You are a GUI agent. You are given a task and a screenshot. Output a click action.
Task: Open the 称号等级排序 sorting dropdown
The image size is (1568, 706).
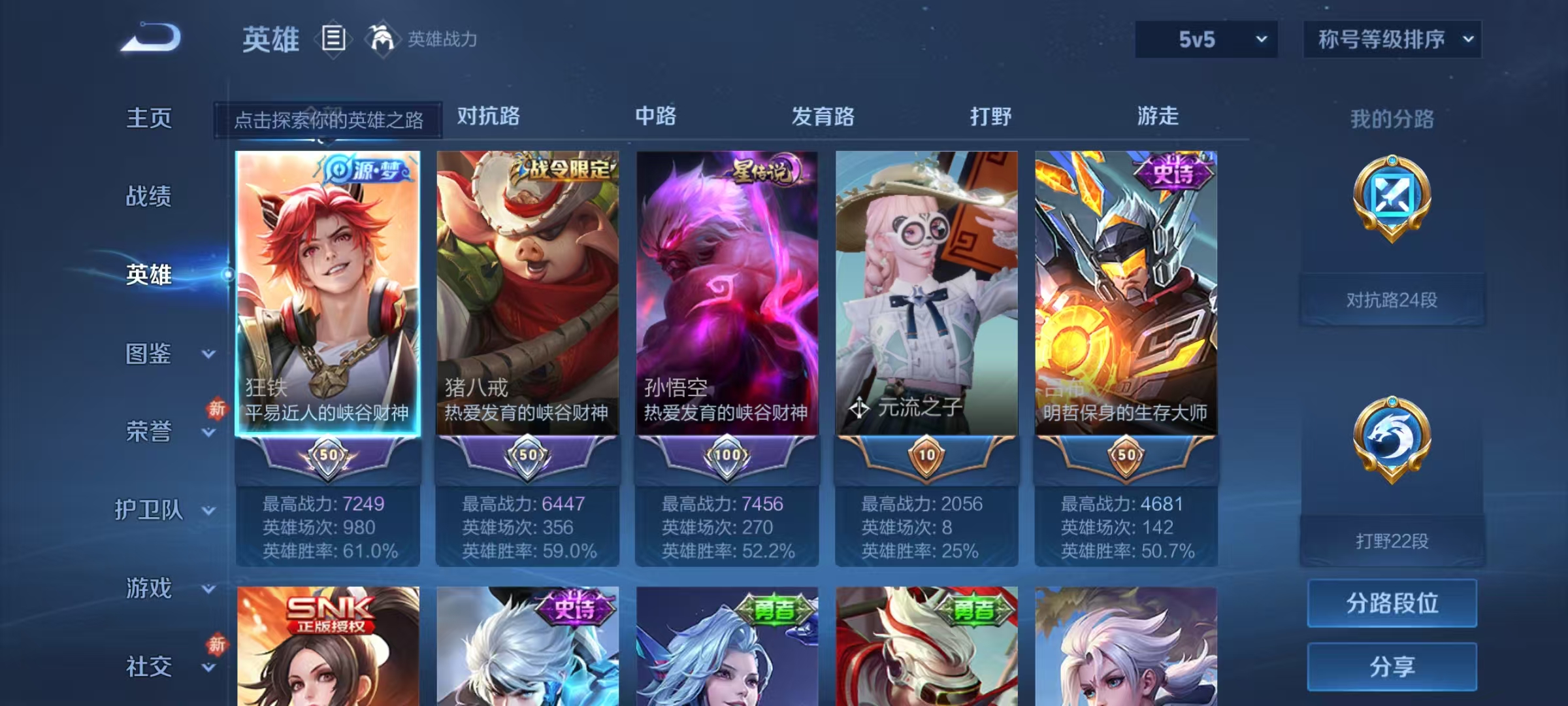point(1392,39)
